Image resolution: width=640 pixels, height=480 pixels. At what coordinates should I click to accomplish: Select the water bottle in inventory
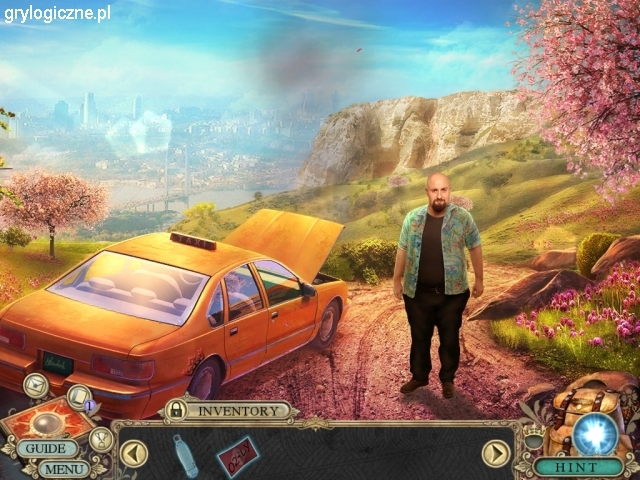[183, 455]
